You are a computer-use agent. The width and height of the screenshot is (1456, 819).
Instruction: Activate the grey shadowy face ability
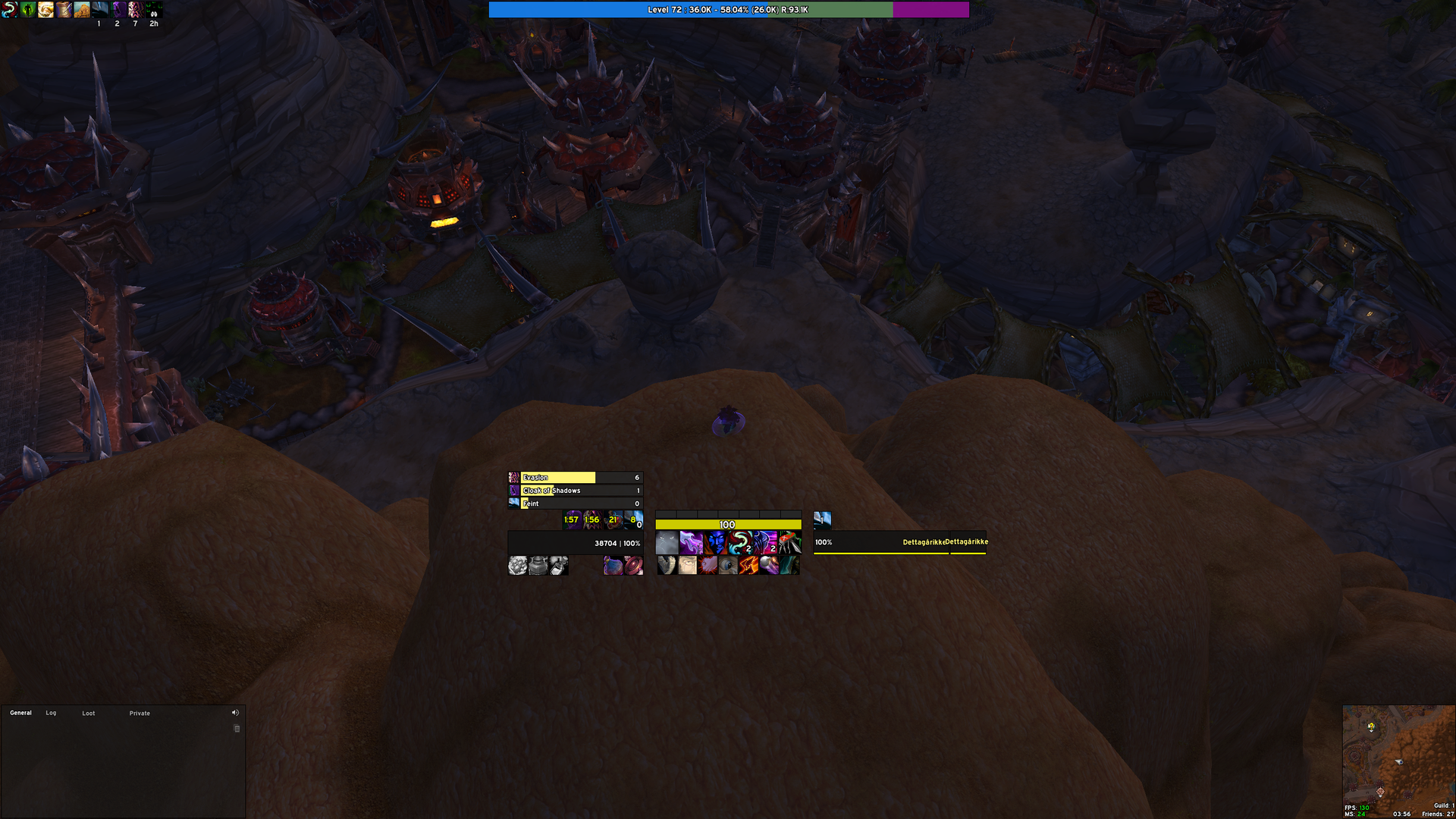[x=667, y=543]
